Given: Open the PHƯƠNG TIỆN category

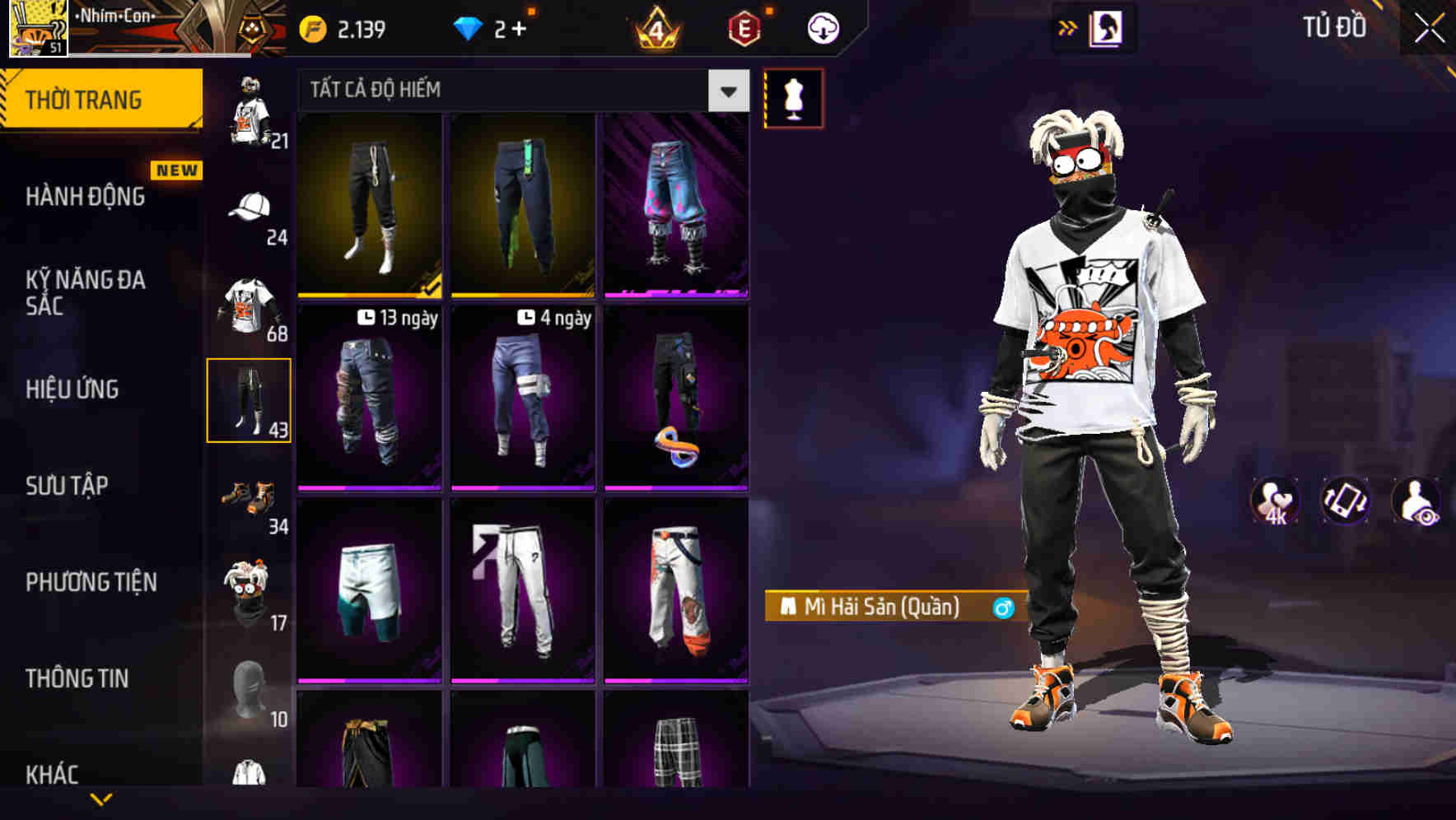Looking at the screenshot, I should [91, 580].
